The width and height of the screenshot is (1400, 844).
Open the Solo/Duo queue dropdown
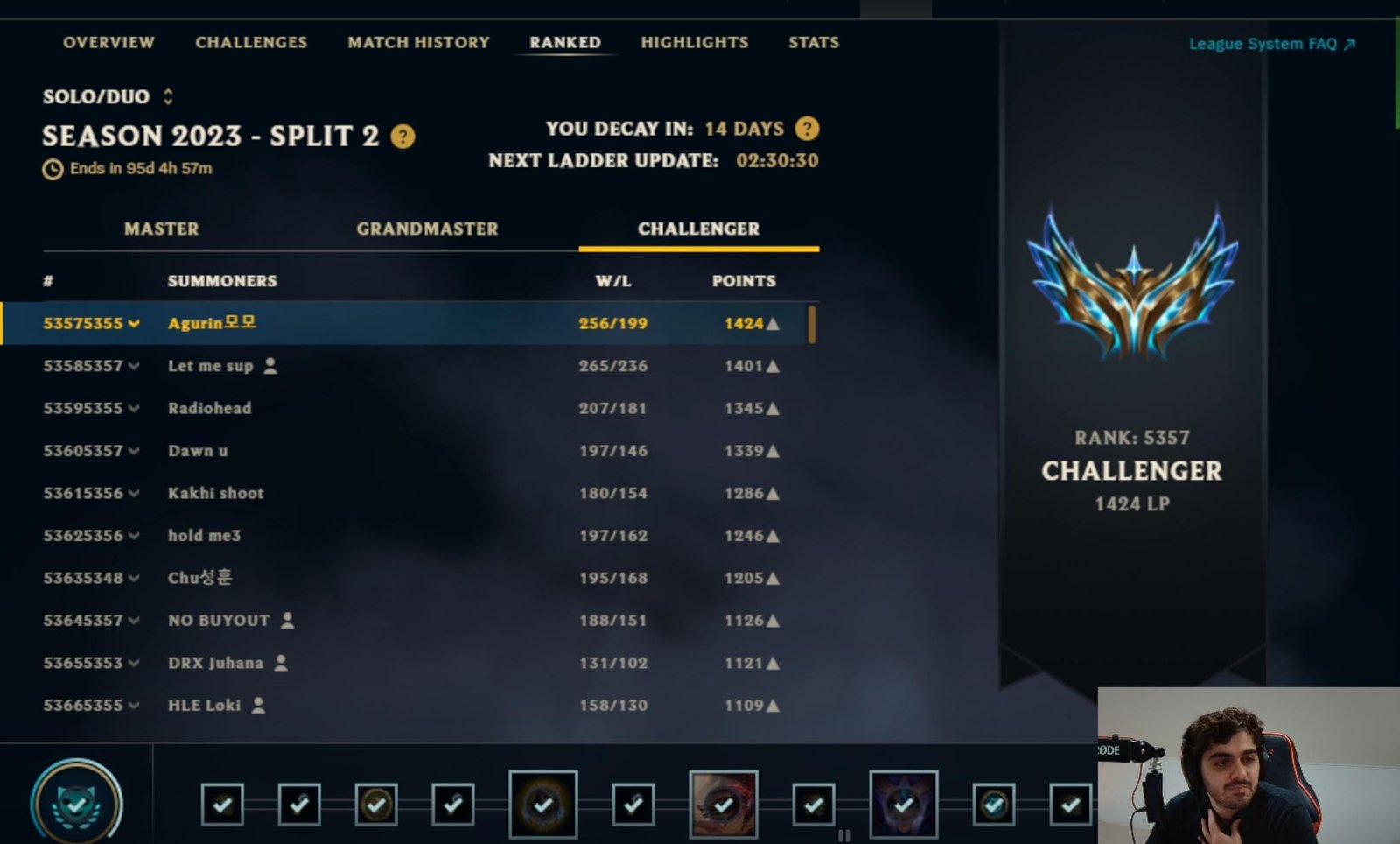[108, 96]
